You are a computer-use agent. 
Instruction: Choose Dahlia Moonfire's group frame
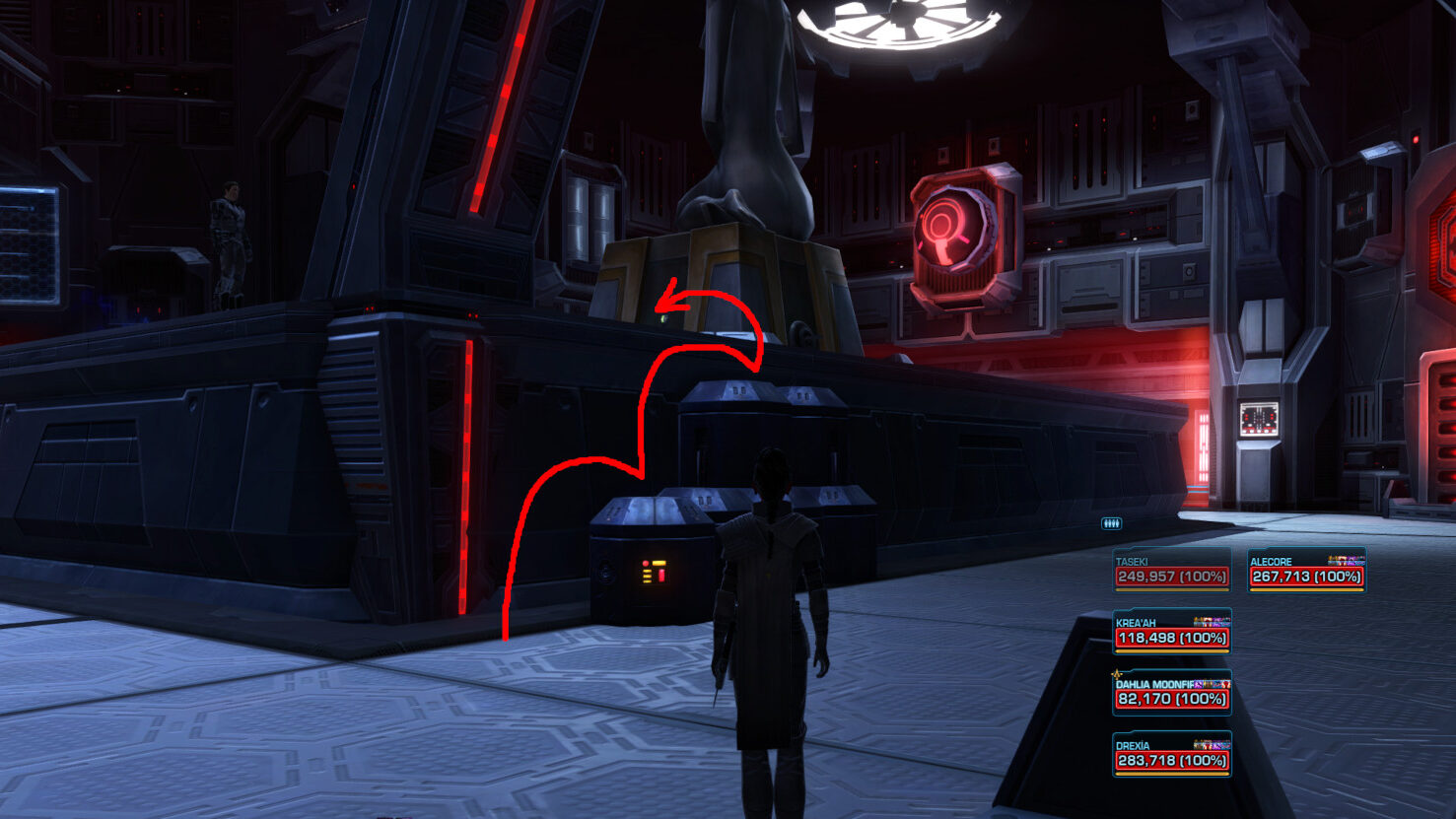click(x=1171, y=693)
